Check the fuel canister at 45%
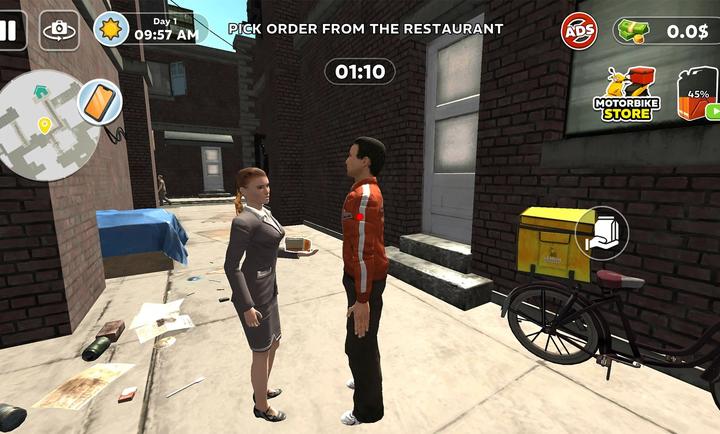Image resolution: width=720 pixels, height=434 pixels. click(x=698, y=94)
